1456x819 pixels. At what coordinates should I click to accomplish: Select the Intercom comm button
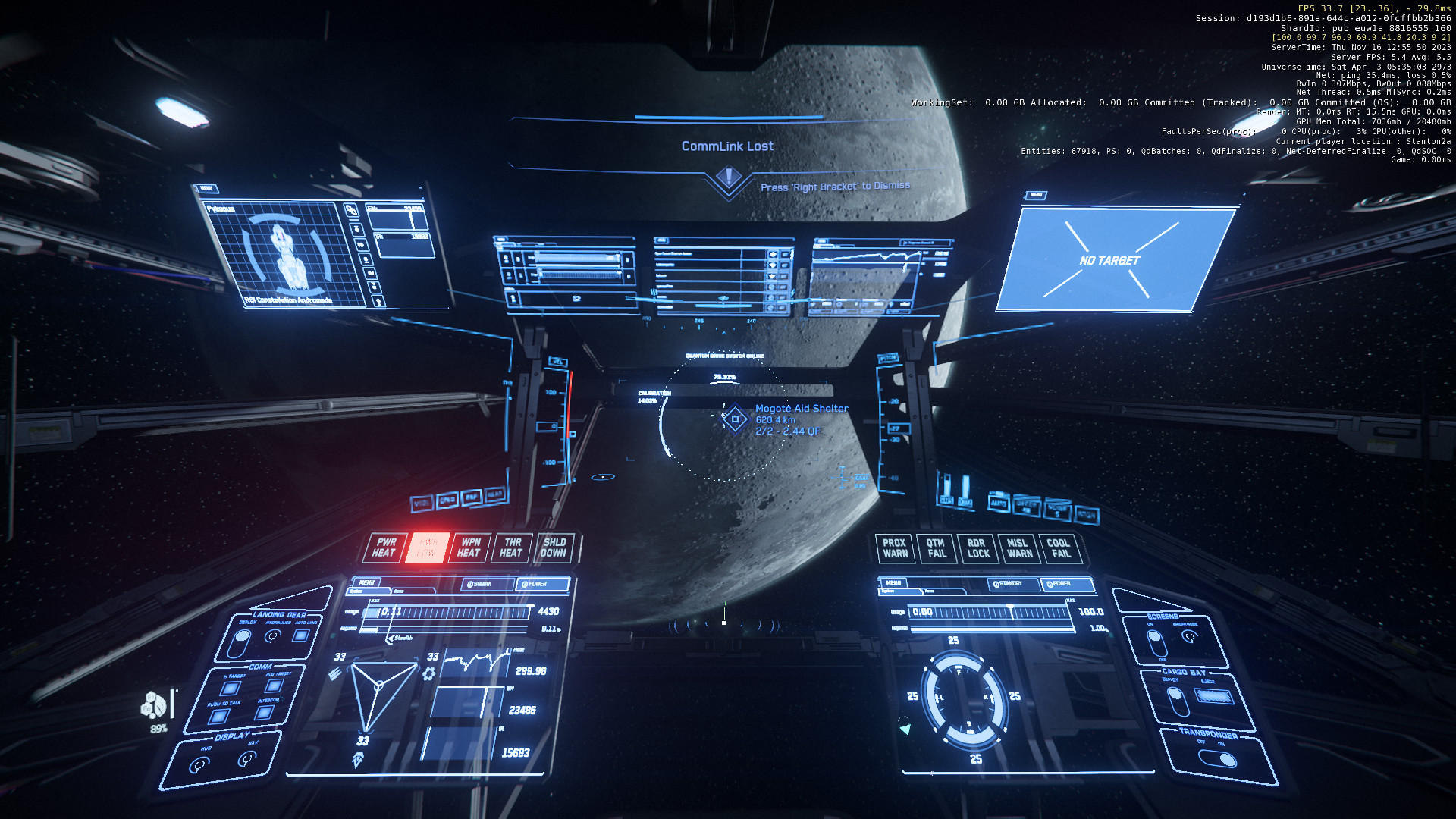[264, 712]
